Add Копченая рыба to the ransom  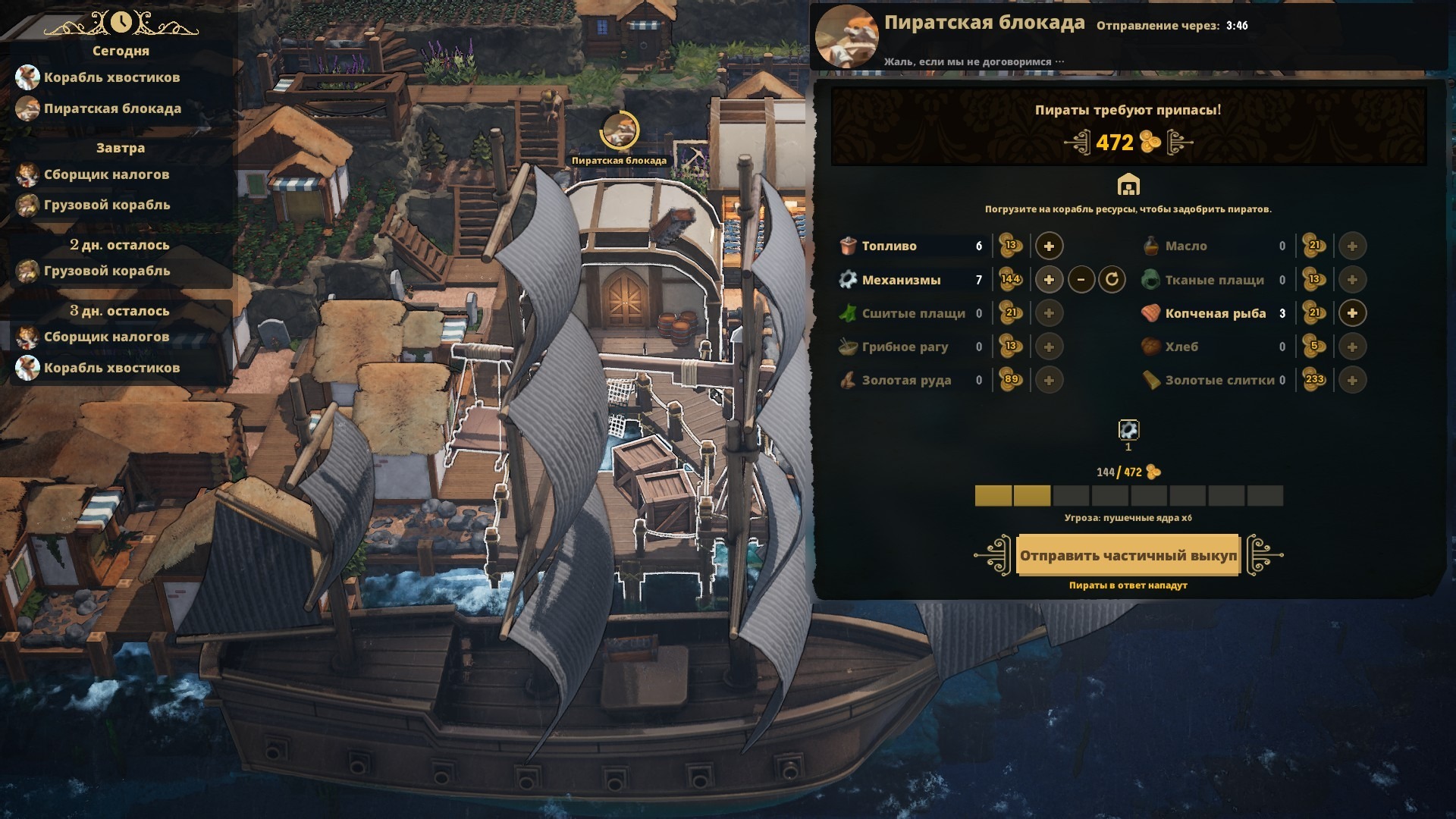pos(1352,313)
